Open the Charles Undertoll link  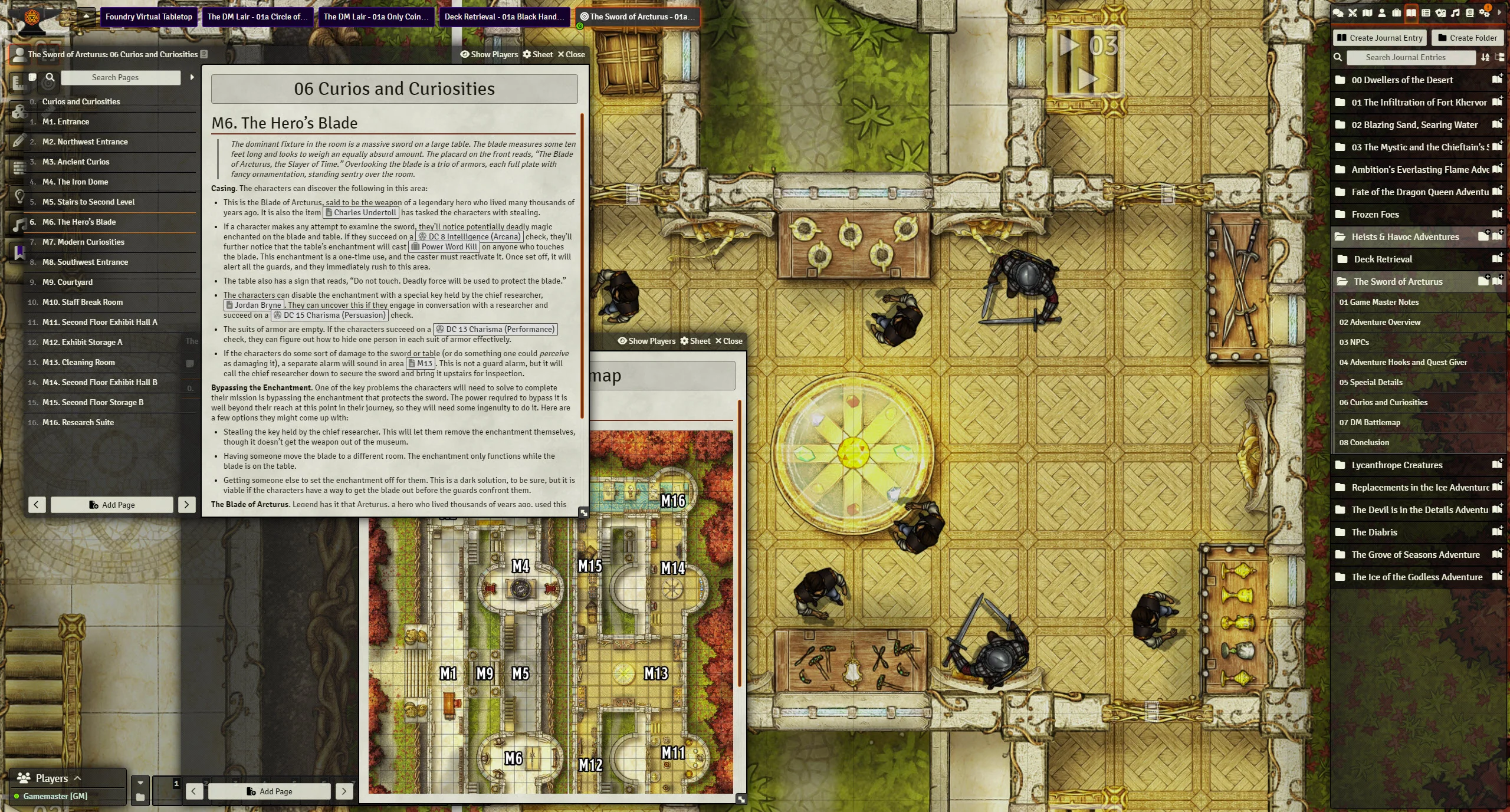tap(361, 212)
